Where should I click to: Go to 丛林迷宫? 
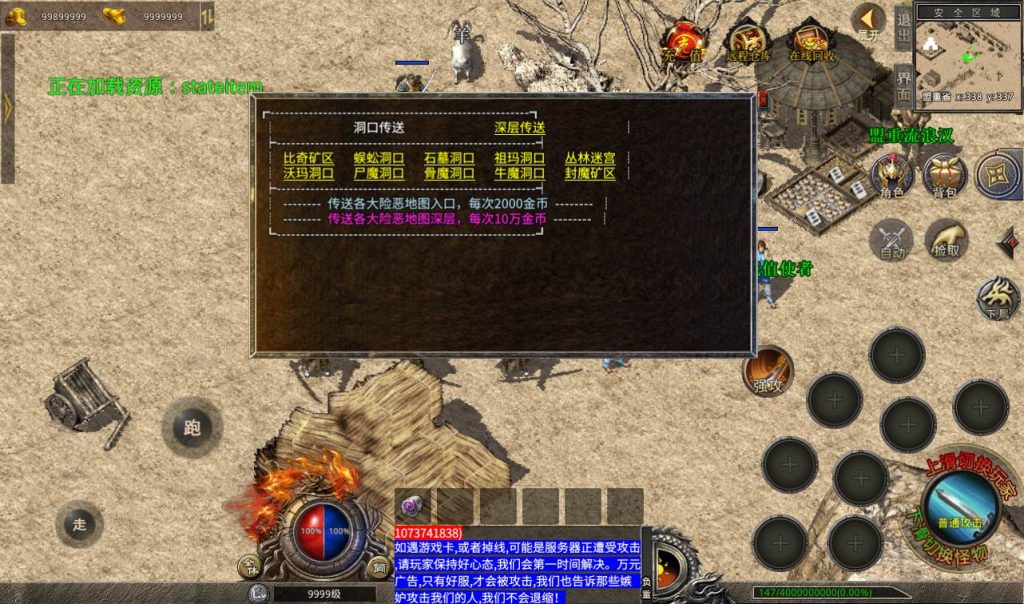click(x=590, y=158)
